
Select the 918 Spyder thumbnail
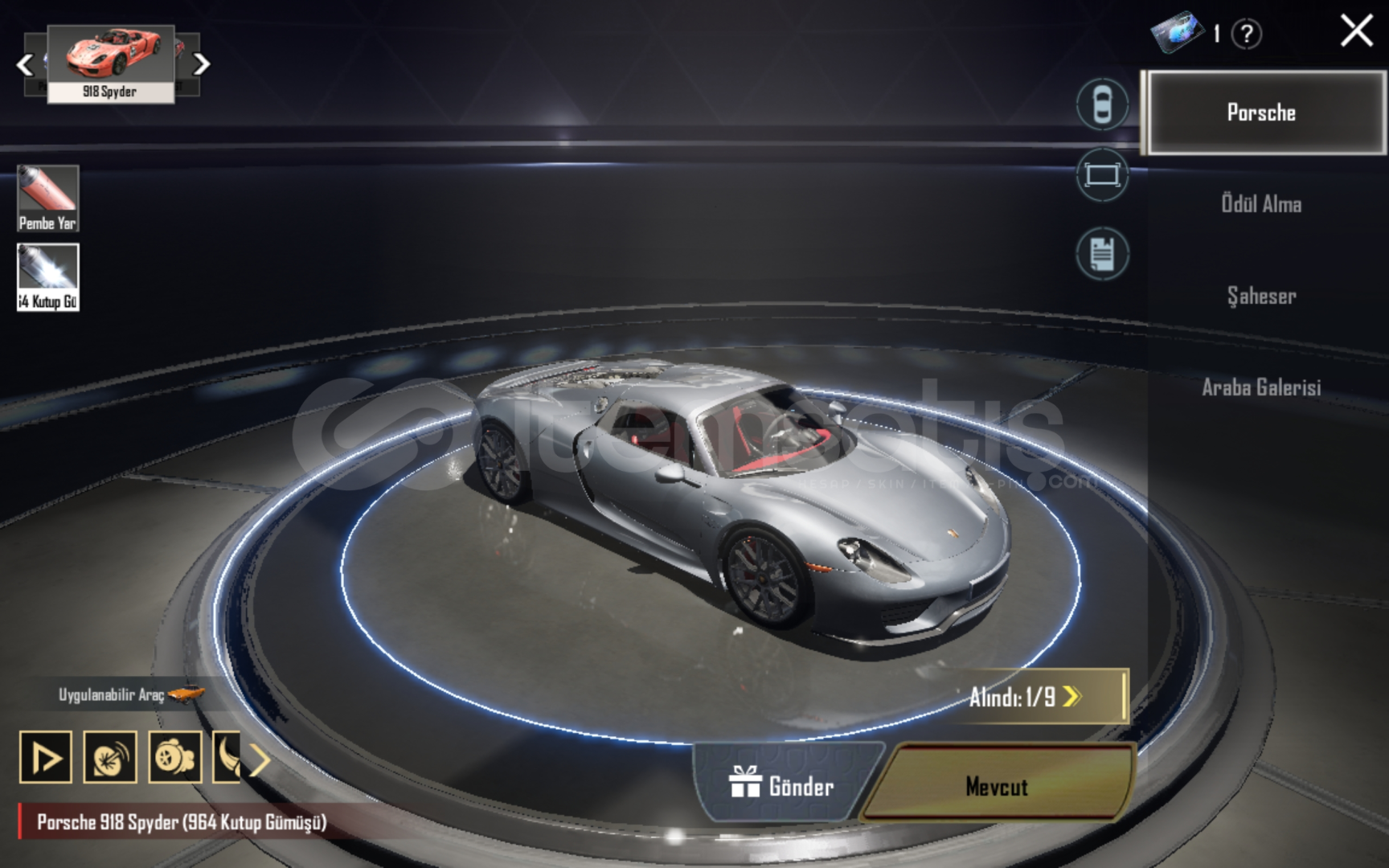pyautogui.click(x=111, y=63)
